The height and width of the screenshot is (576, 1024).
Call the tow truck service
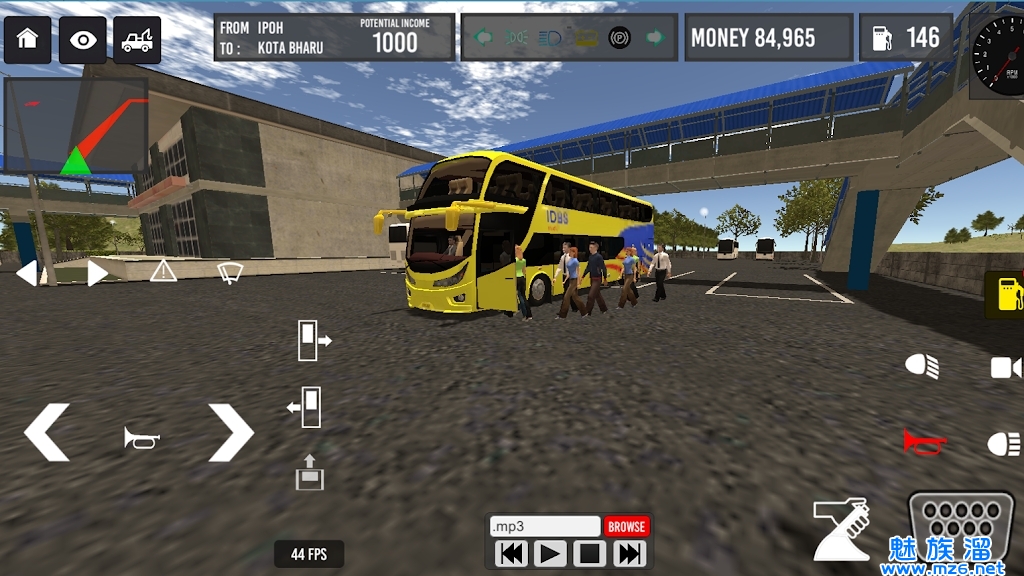[x=137, y=40]
